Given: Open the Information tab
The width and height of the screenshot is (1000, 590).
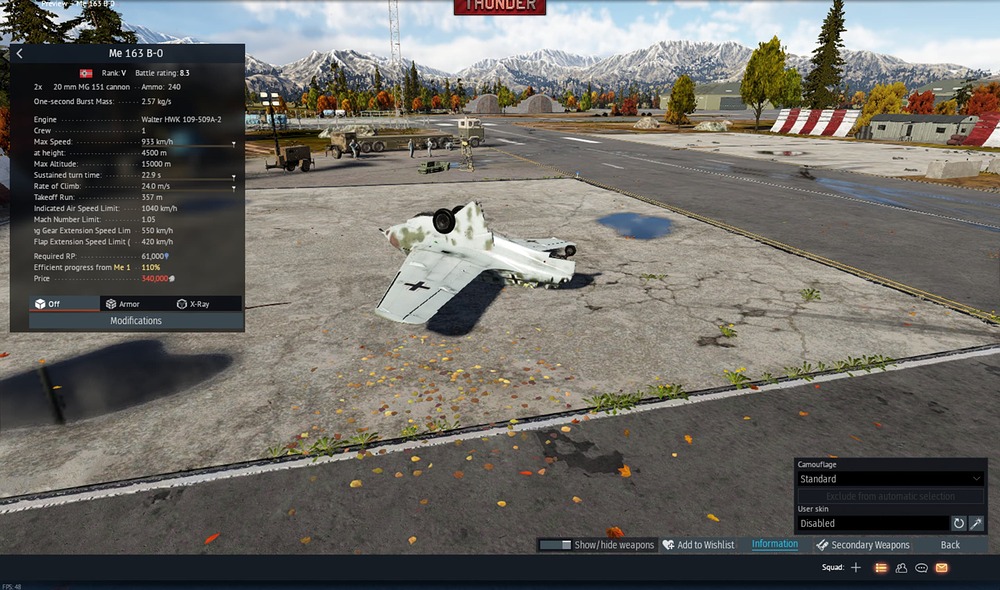Looking at the screenshot, I should (775, 545).
